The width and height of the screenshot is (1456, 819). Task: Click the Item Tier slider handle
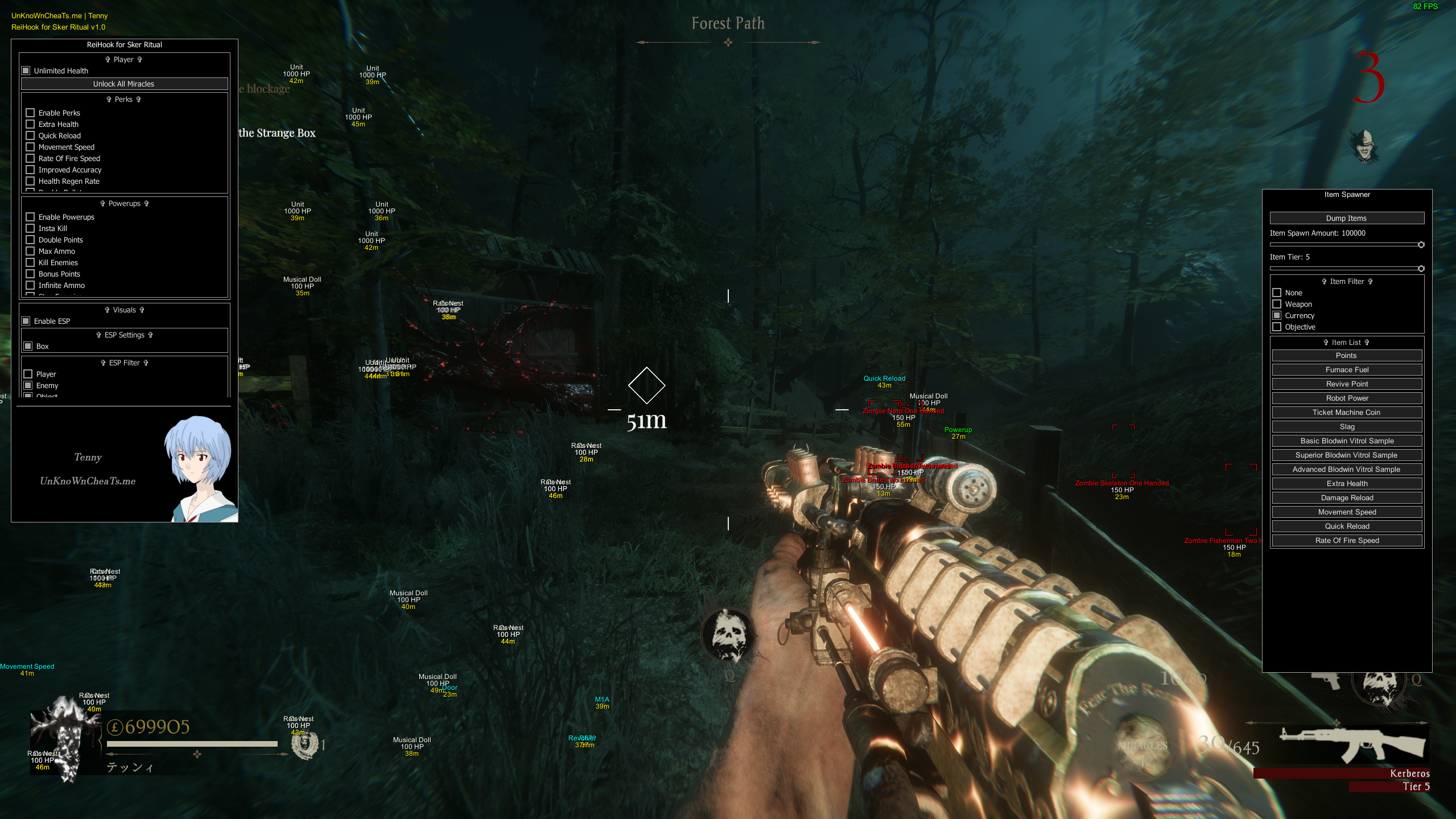tap(1421, 269)
